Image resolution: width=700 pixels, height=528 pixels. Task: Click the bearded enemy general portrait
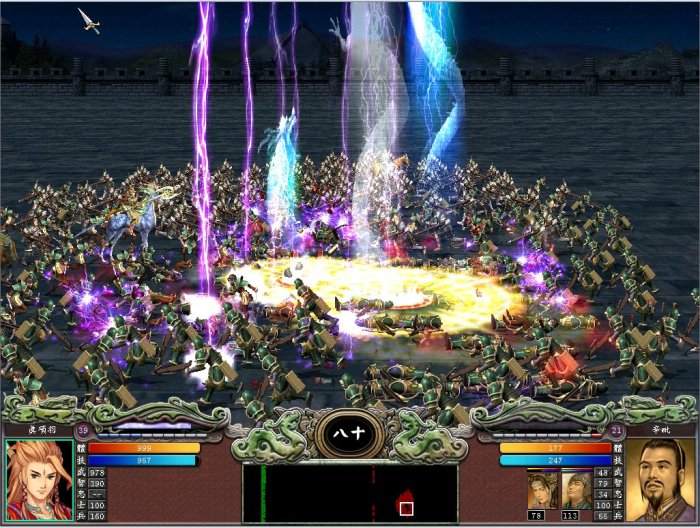click(659, 481)
